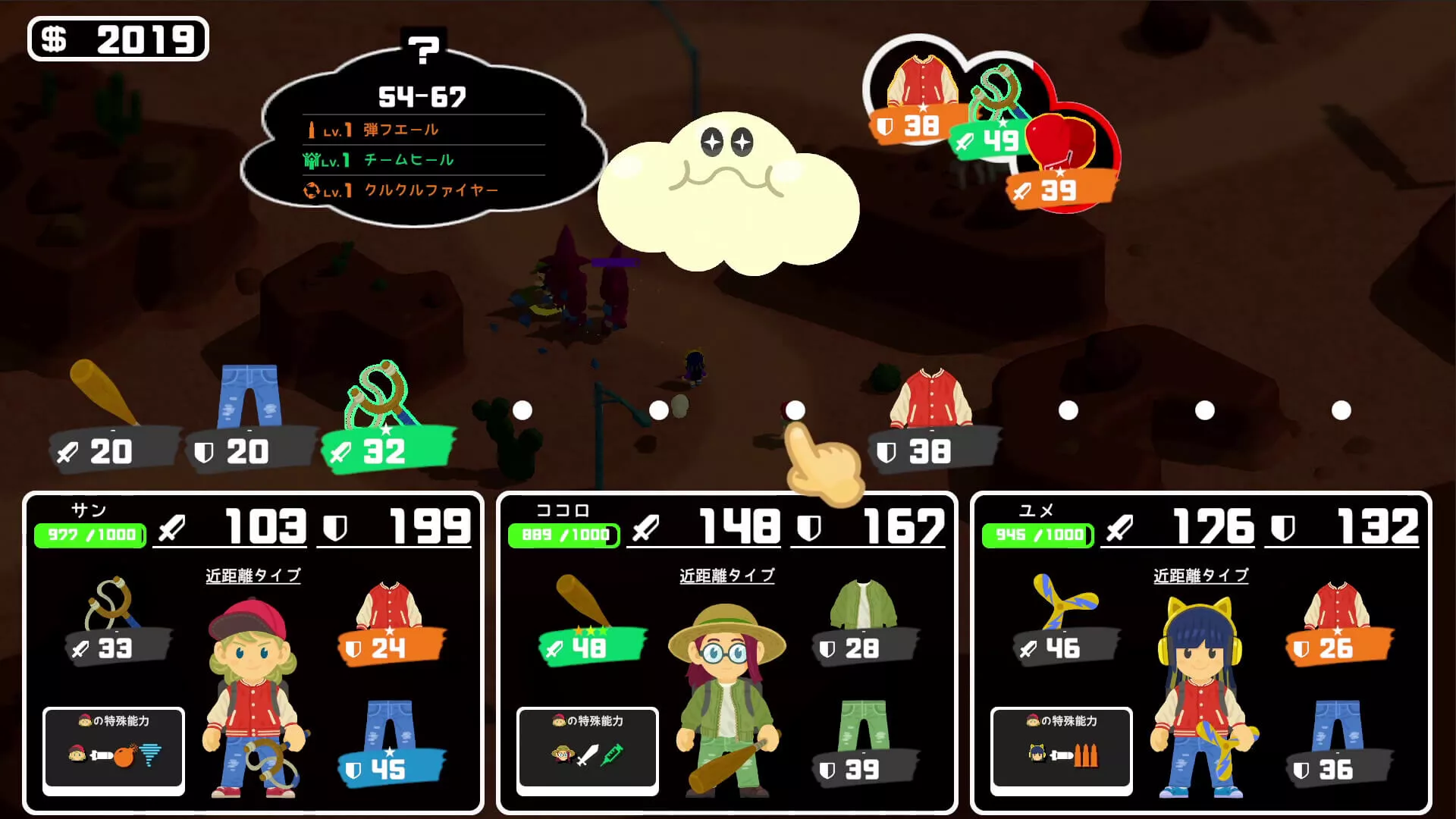1456x819 pixels.
Task: Select the 弾フエール Lv.1 skill entry
Action: [398, 129]
